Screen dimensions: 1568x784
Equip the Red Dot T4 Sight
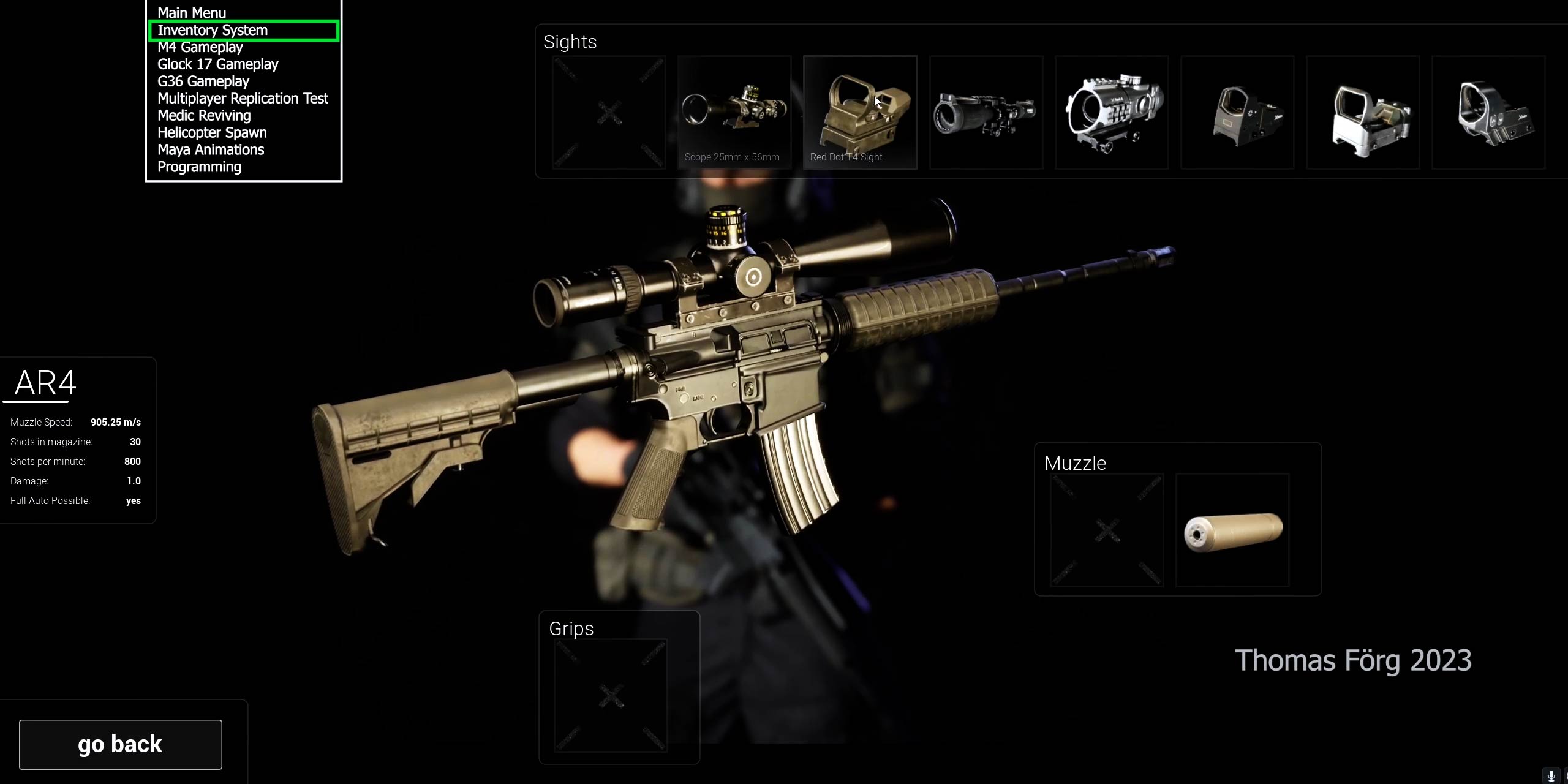(x=860, y=112)
